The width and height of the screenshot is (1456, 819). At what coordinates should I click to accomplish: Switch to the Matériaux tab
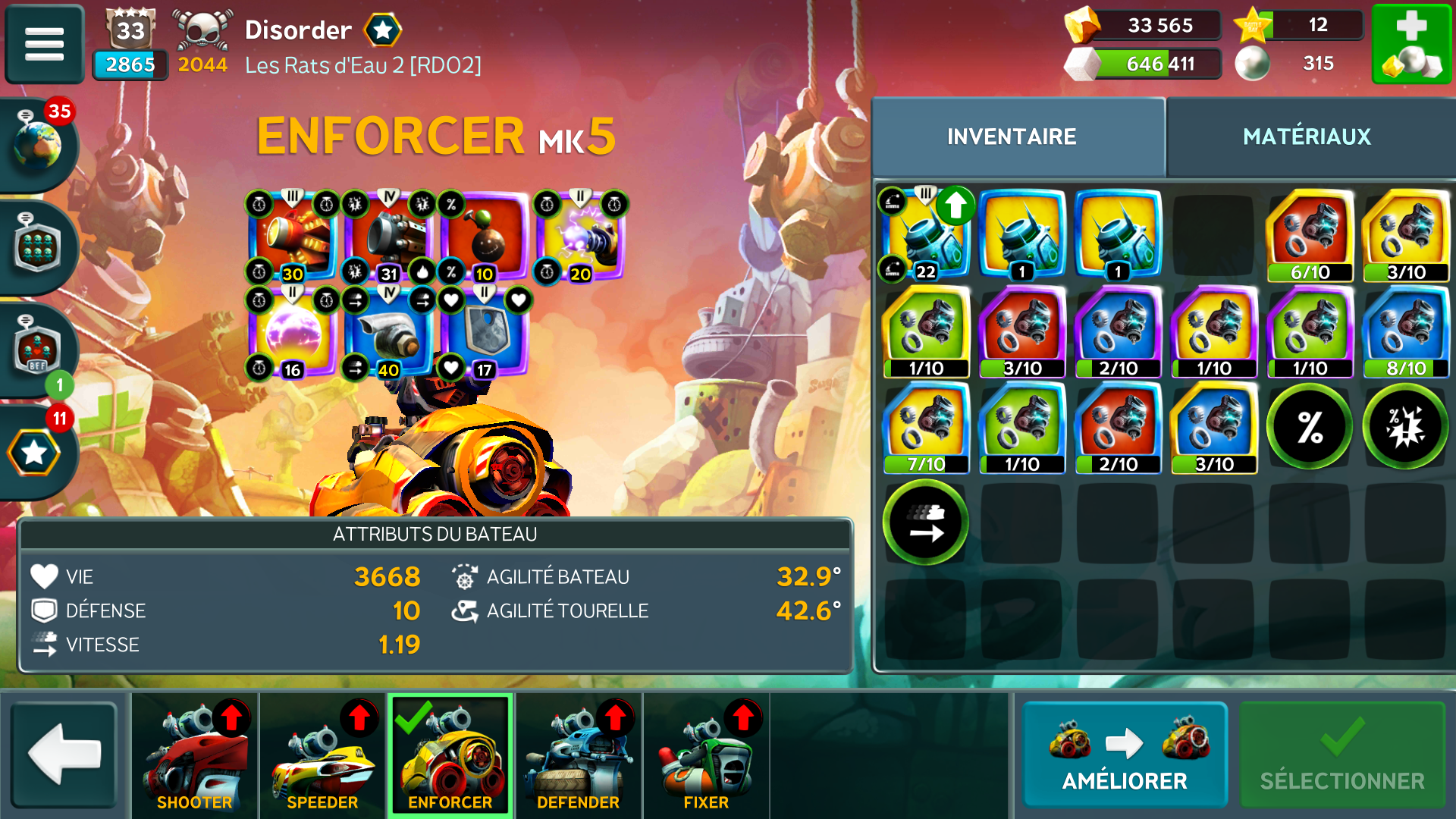[1307, 136]
